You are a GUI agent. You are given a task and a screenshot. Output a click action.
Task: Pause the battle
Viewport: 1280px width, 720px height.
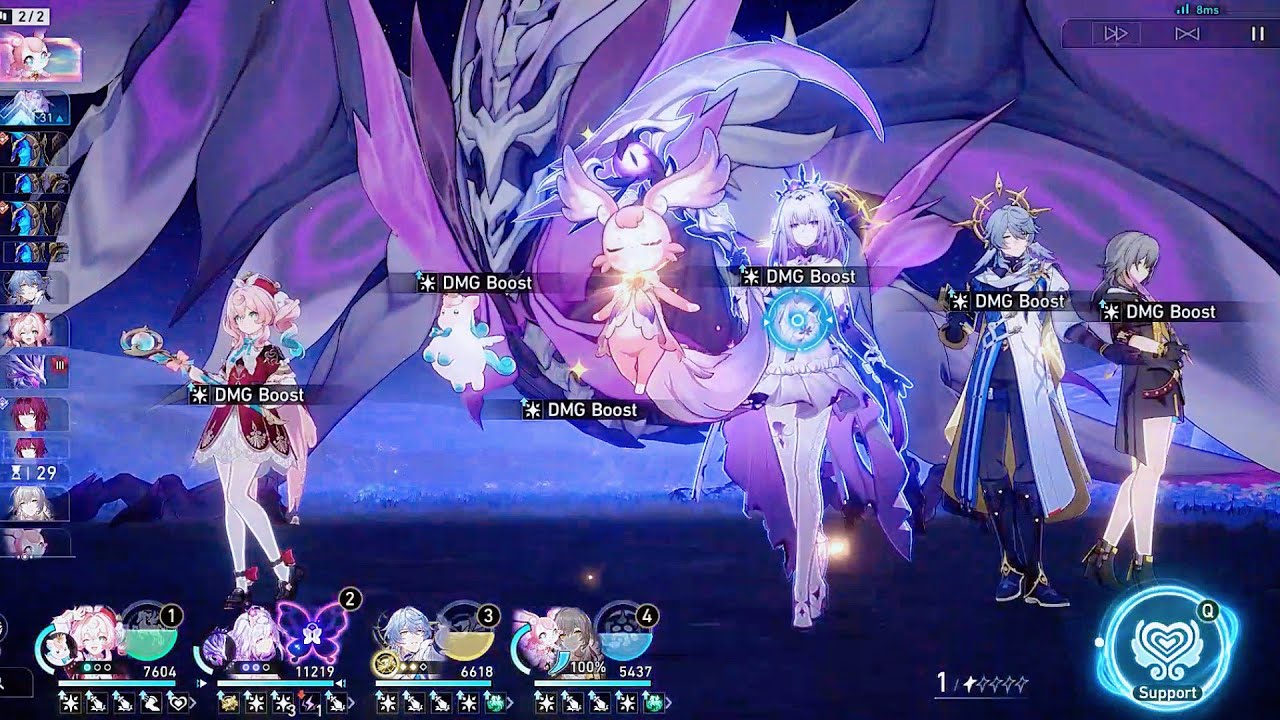click(1253, 33)
